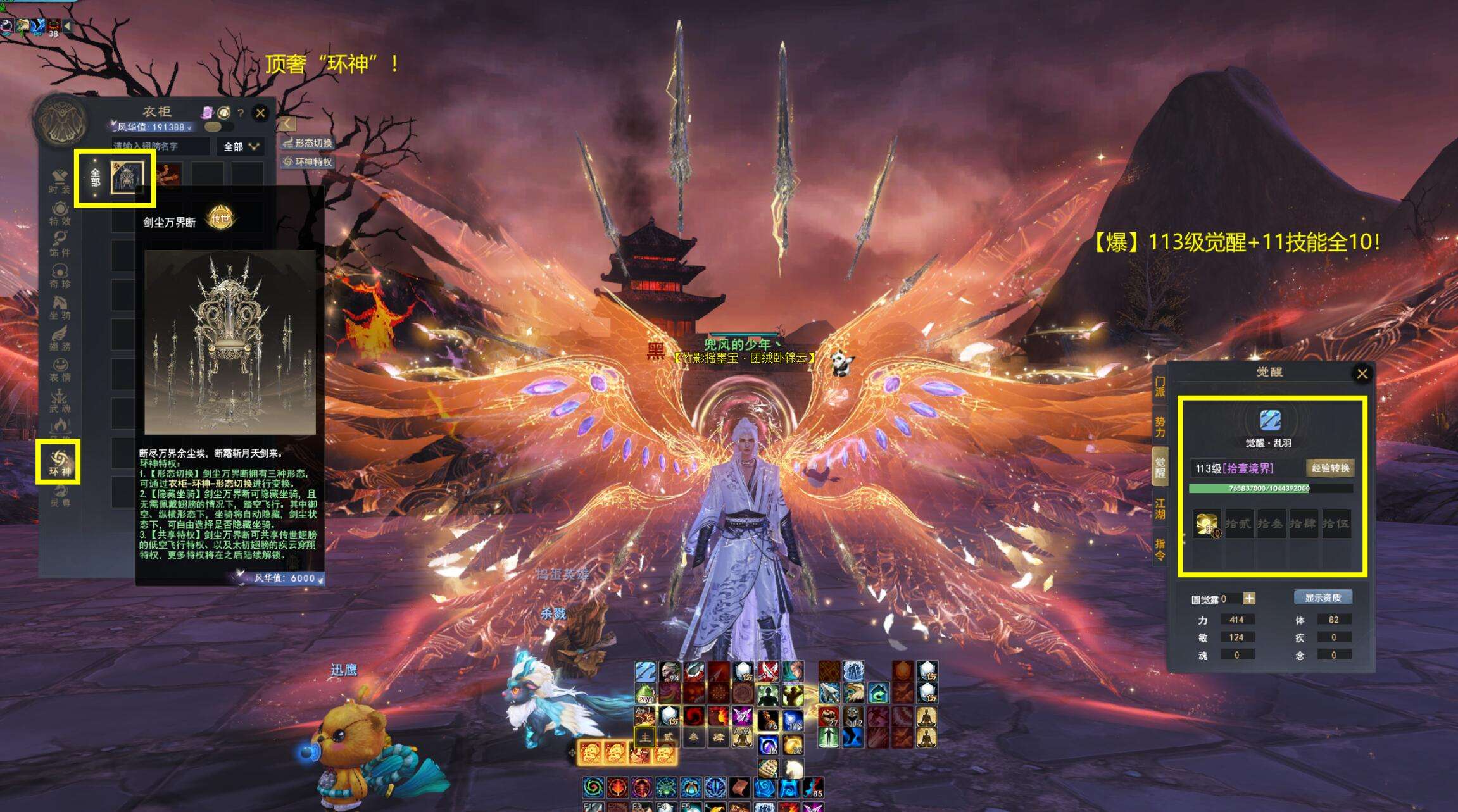Close the 衣柜 wardrobe panel
Screen dimensions: 1458x812
(260, 113)
